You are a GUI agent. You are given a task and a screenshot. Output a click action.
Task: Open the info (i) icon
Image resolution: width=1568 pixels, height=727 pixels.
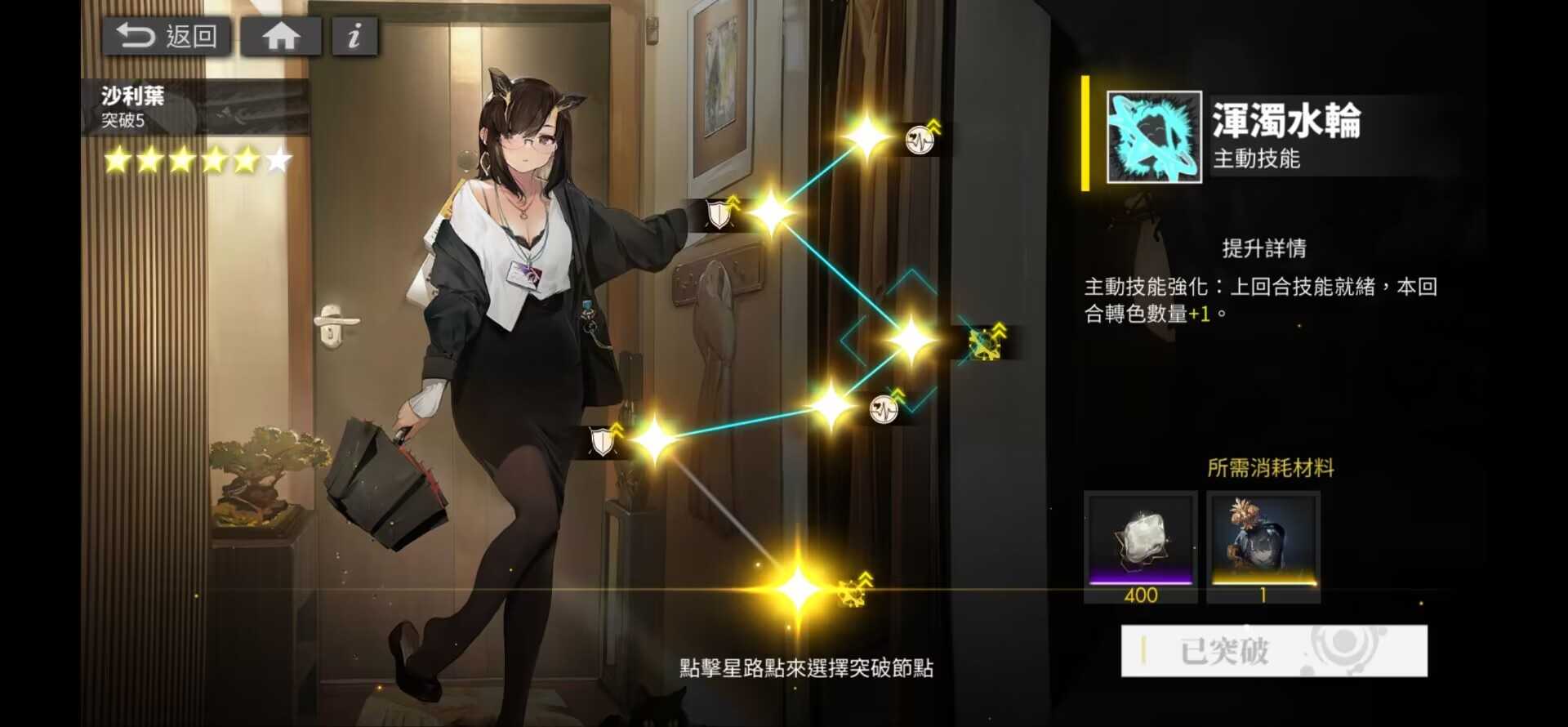coord(353,34)
